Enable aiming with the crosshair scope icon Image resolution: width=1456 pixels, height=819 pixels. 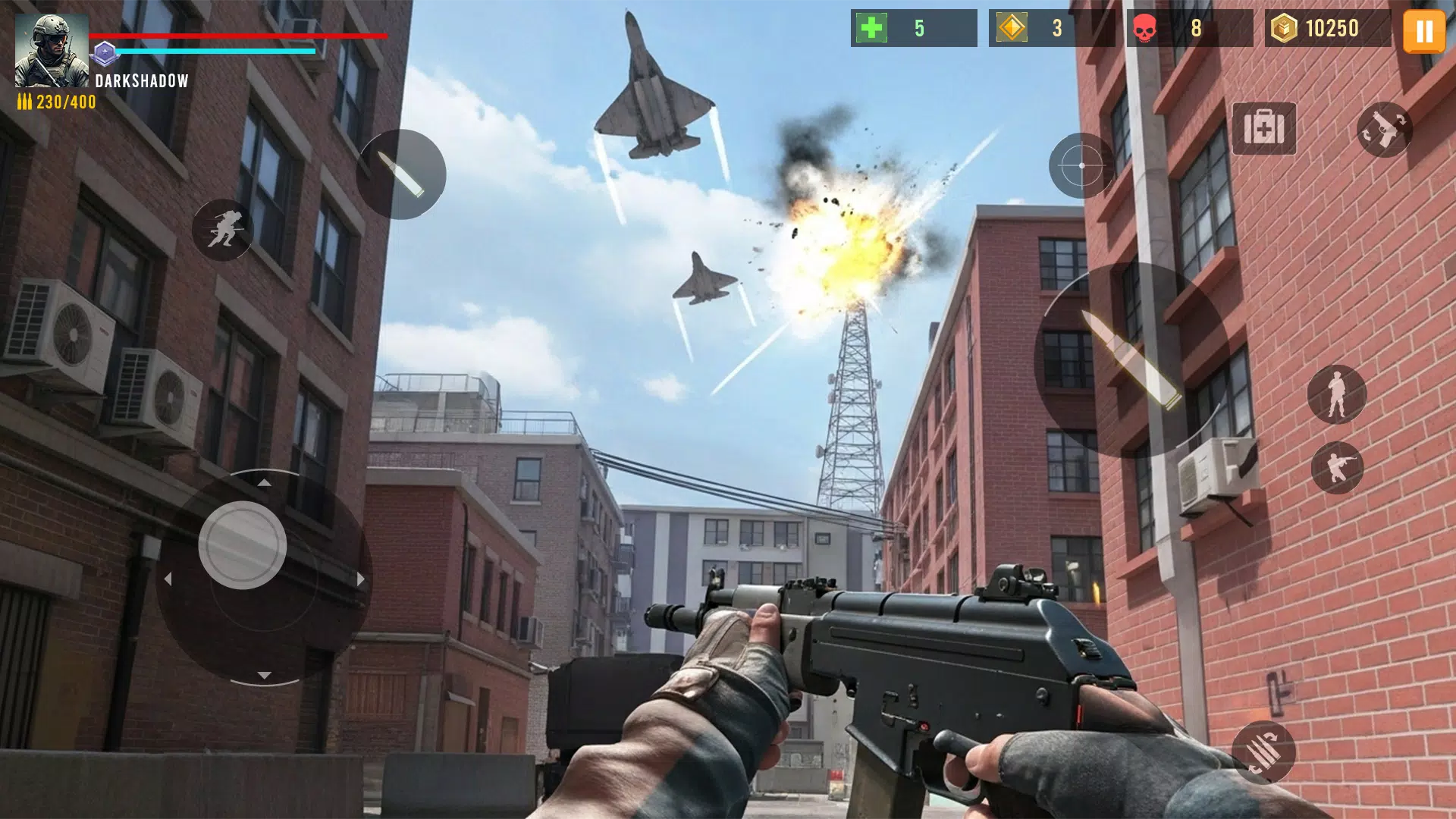1080,165
